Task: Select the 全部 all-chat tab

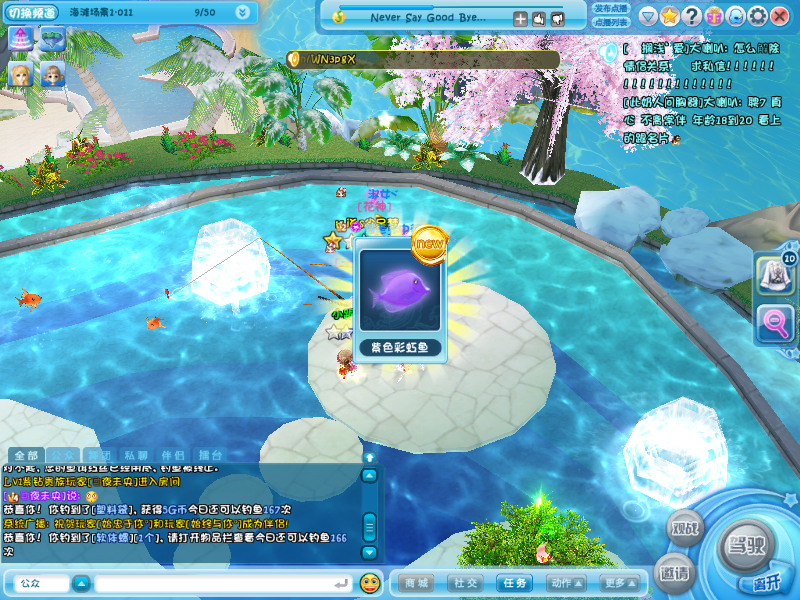Action: (x=27, y=455)
